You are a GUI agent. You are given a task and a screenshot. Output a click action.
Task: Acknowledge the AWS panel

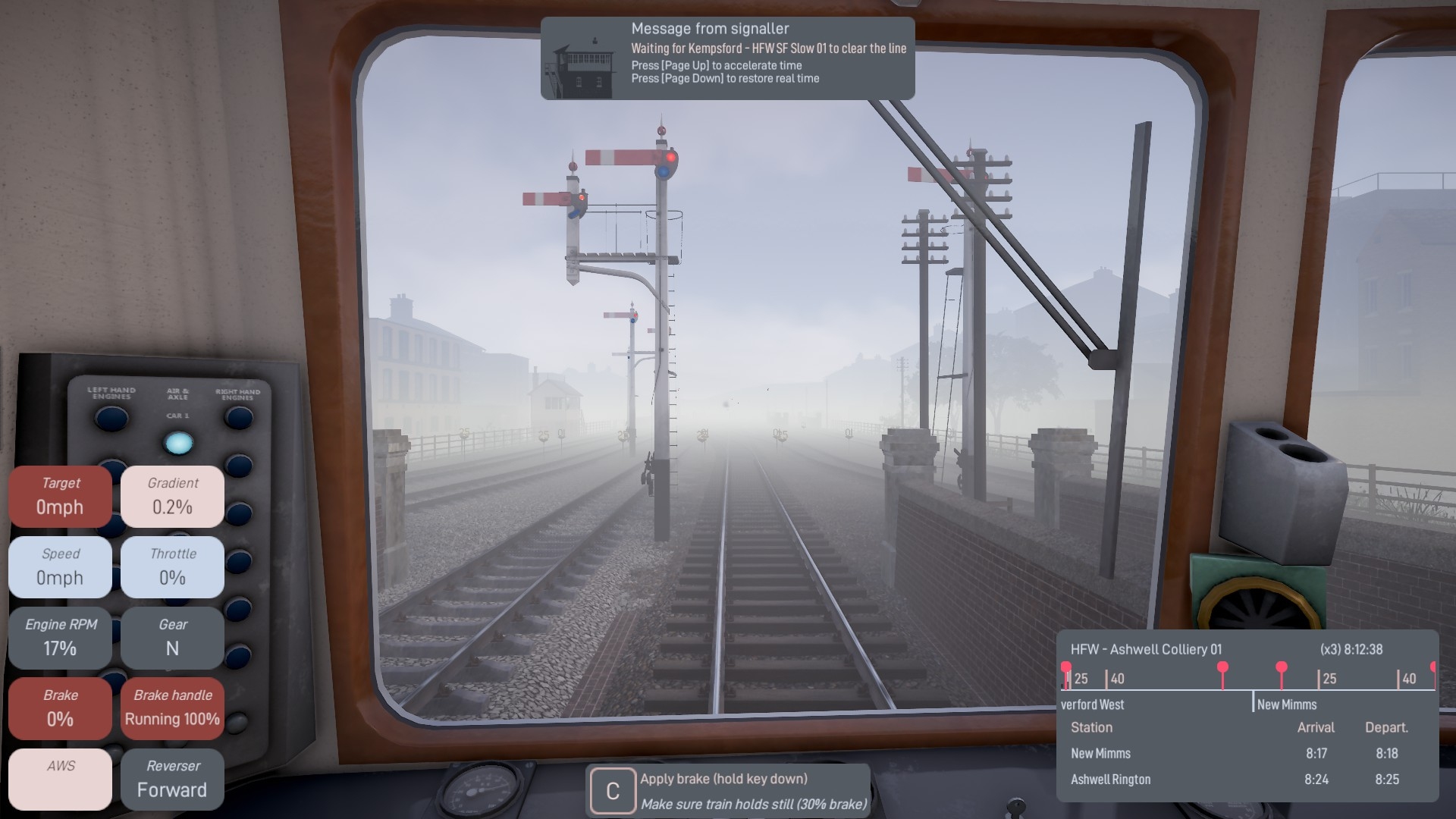click(x=61, y=779)
